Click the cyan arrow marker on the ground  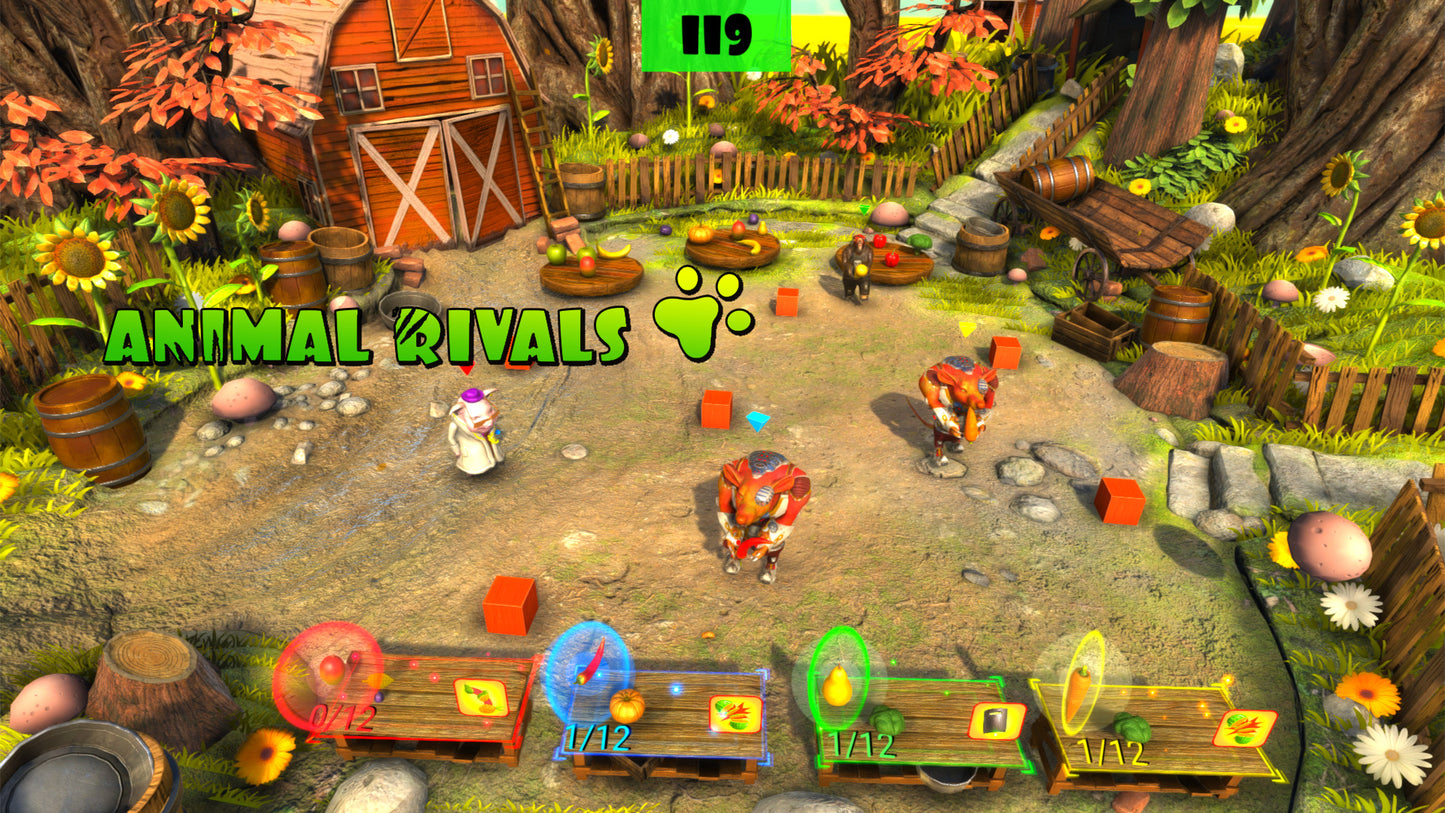pyautogui.click(x=757, y=422)
